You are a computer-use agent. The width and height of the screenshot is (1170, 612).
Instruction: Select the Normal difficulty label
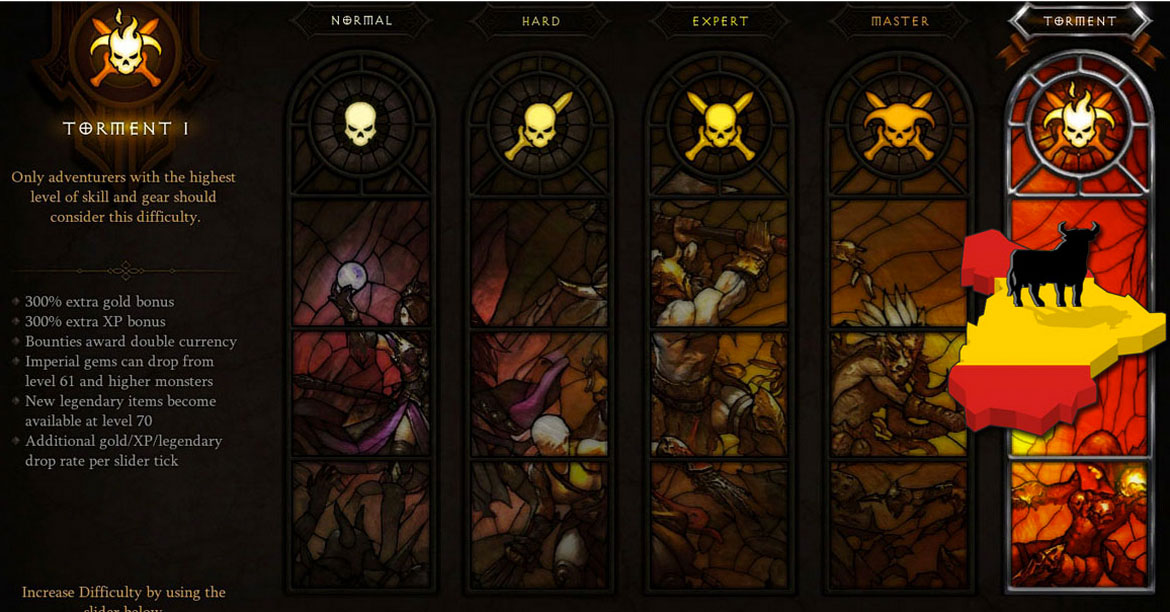tap(361, 21)
